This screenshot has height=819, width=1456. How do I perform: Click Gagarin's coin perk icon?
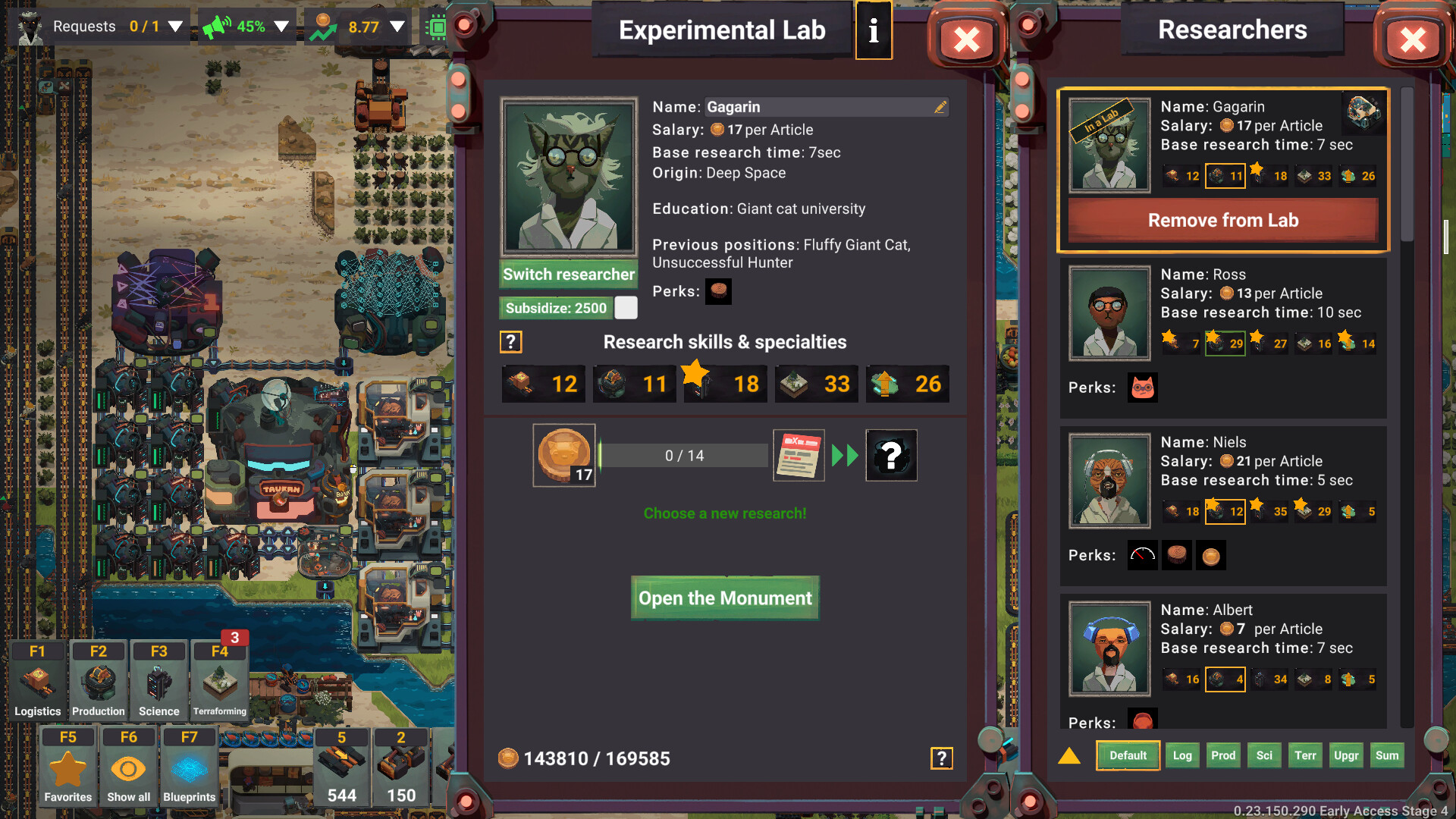point(718,291)
